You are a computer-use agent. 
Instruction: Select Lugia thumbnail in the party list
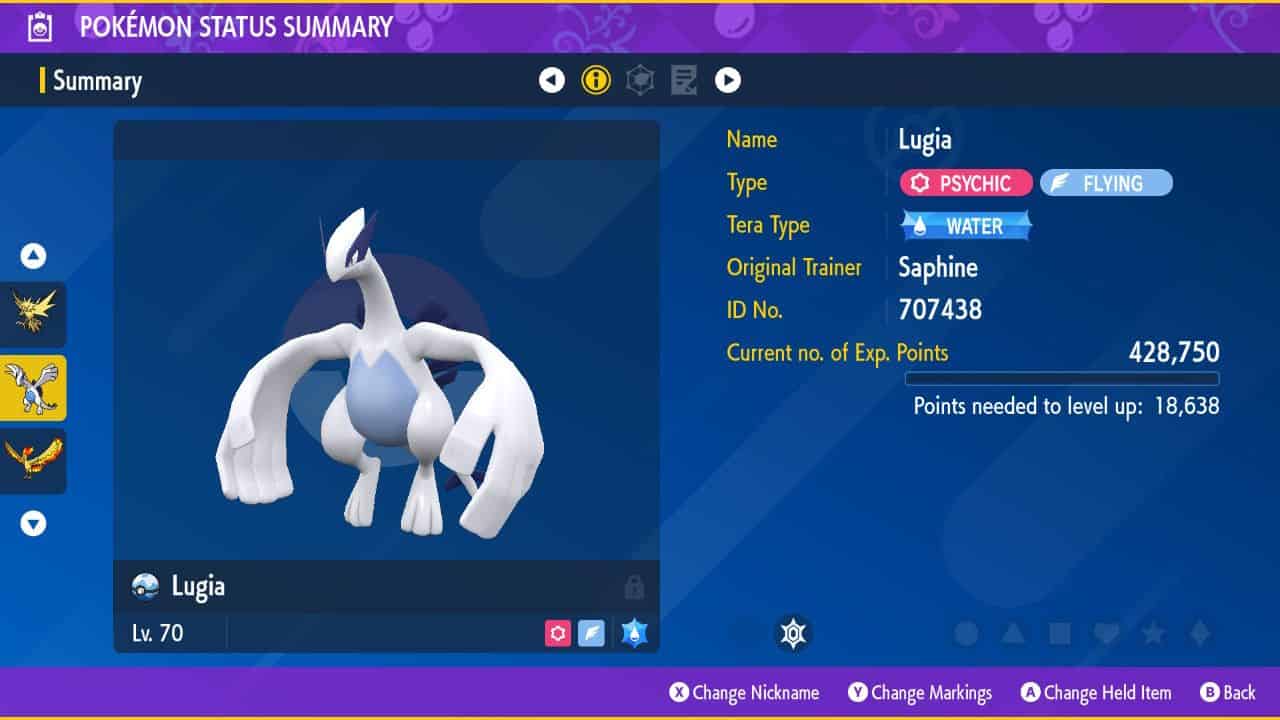click(33, 388)
